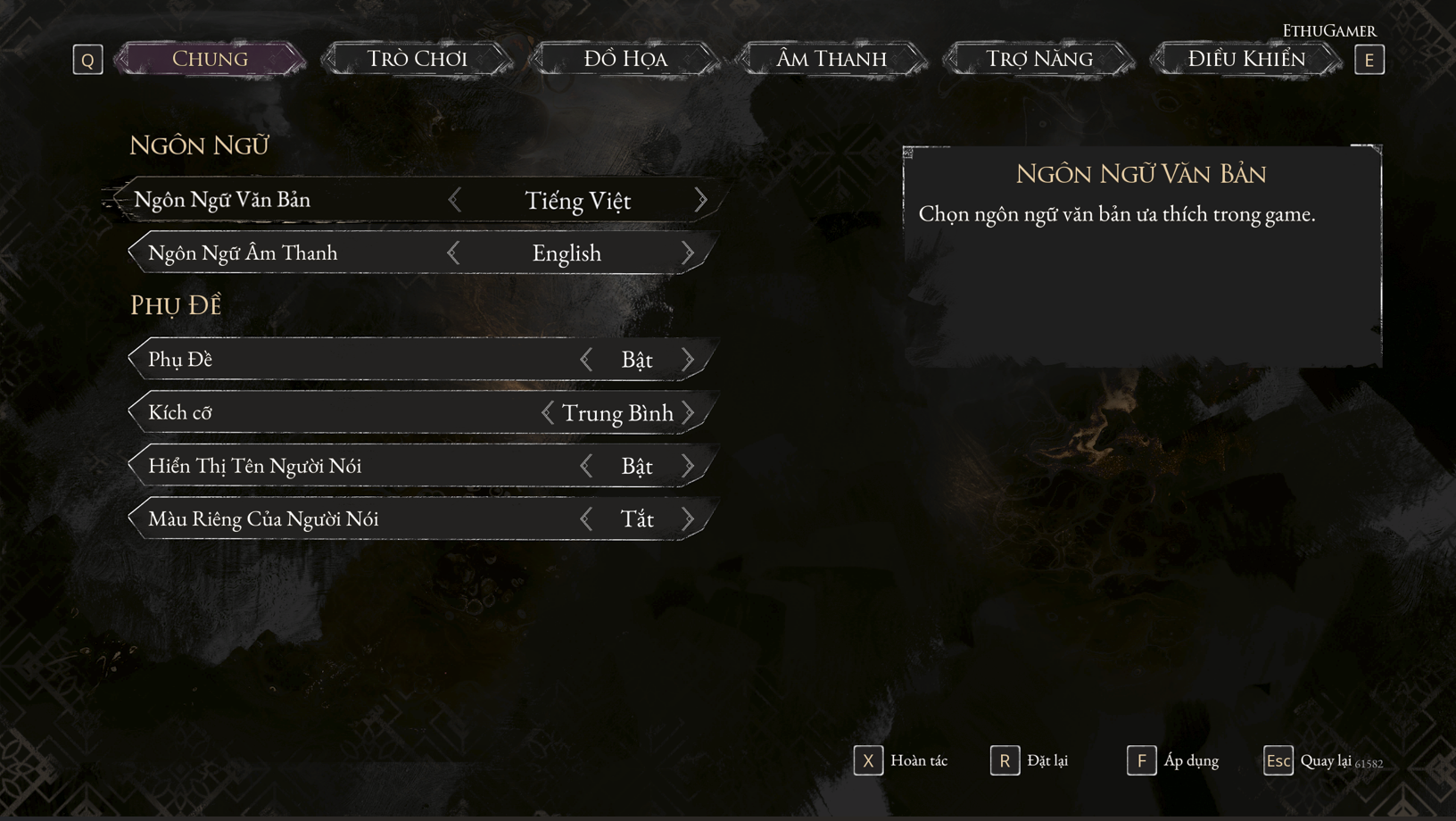Click left arrow for Ngôn Ngữ Văn Bản
This screenshot has width=1456, height=821.
tap(455, 200)
